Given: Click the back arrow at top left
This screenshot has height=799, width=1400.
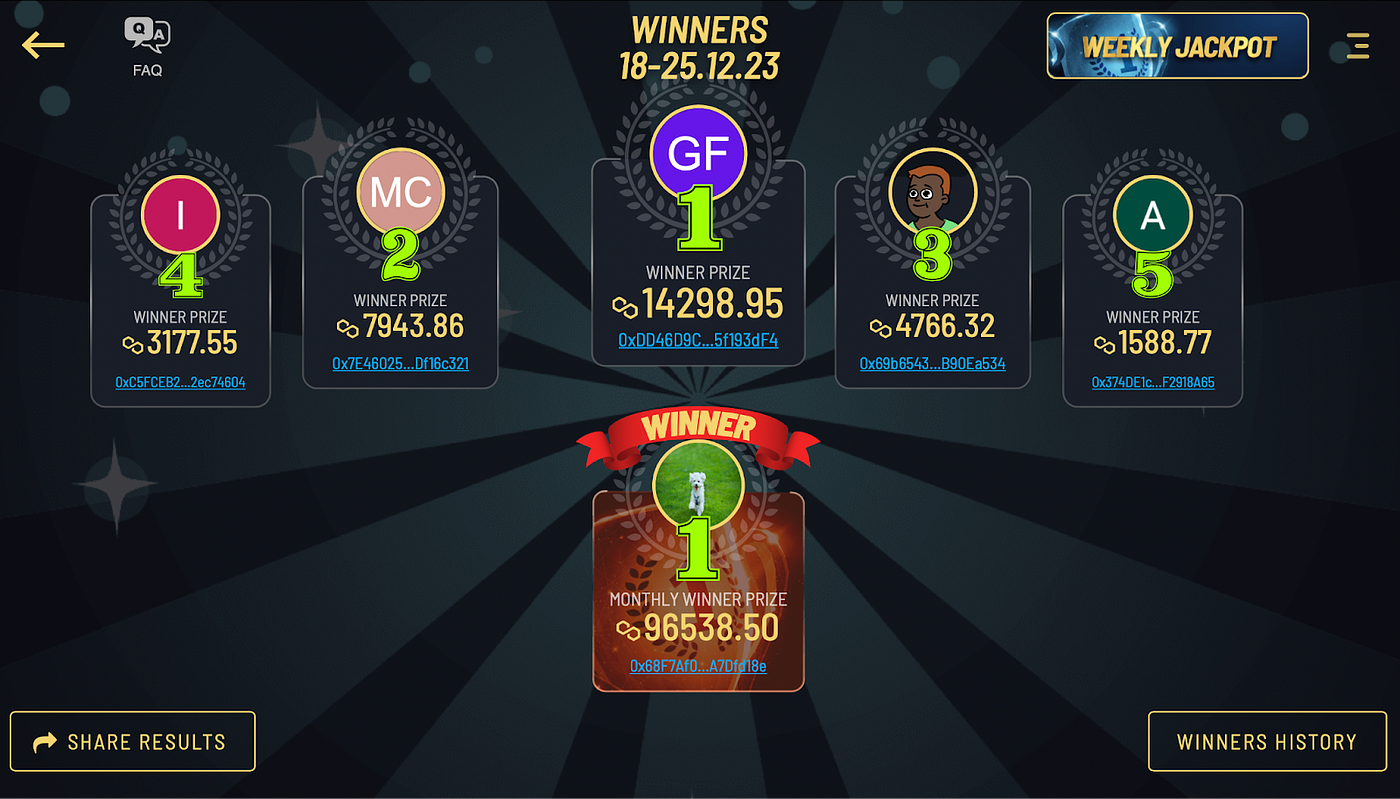Looking at the screenshot, I should coord(42,45).
